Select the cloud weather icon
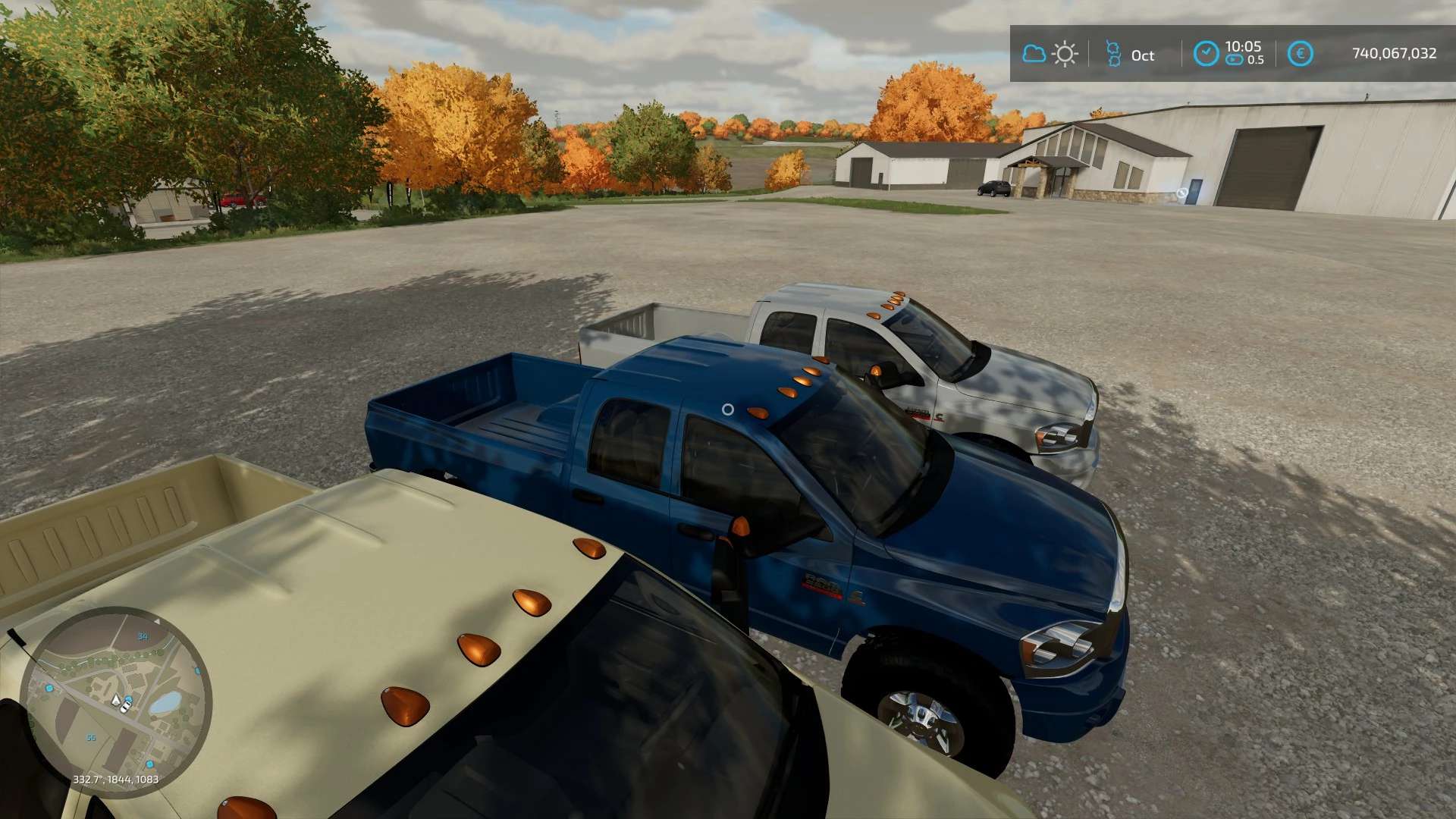1456x819 pixels. tap(1034, 54)
